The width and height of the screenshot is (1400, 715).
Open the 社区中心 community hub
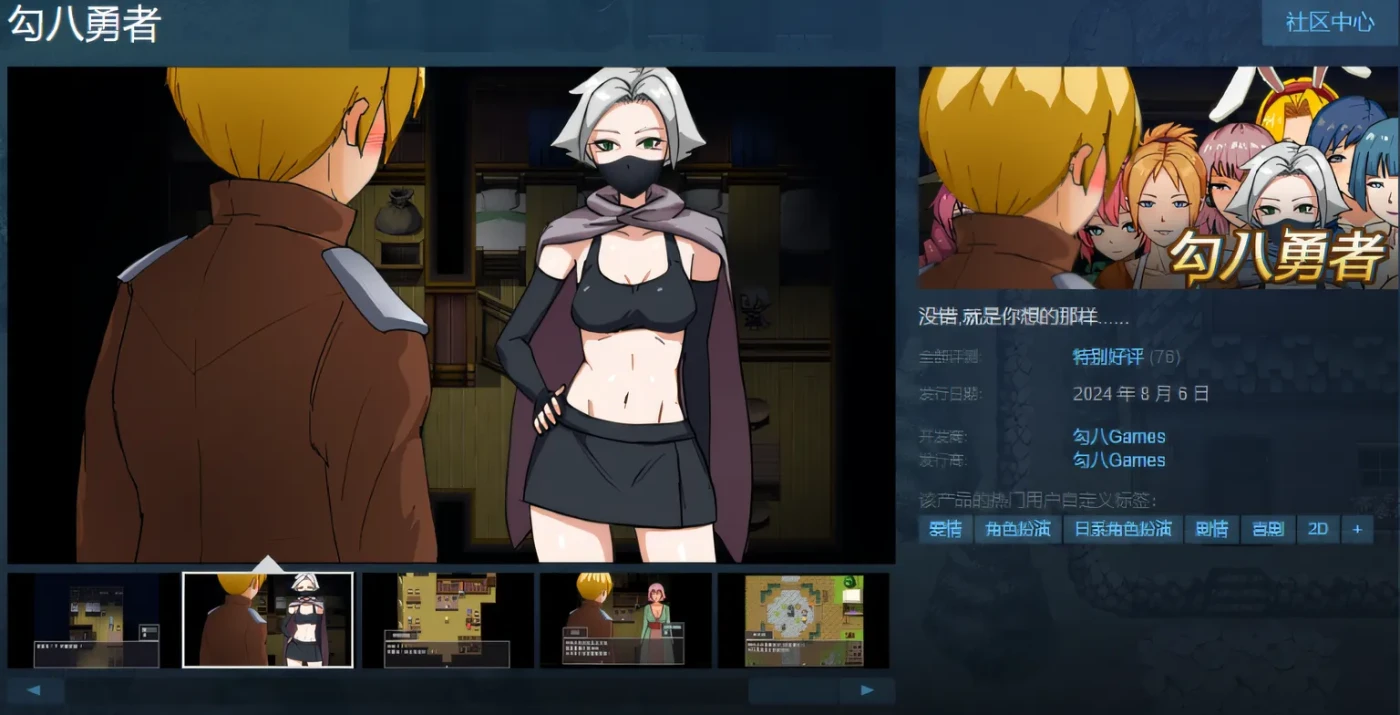[x=1329, y=22]
